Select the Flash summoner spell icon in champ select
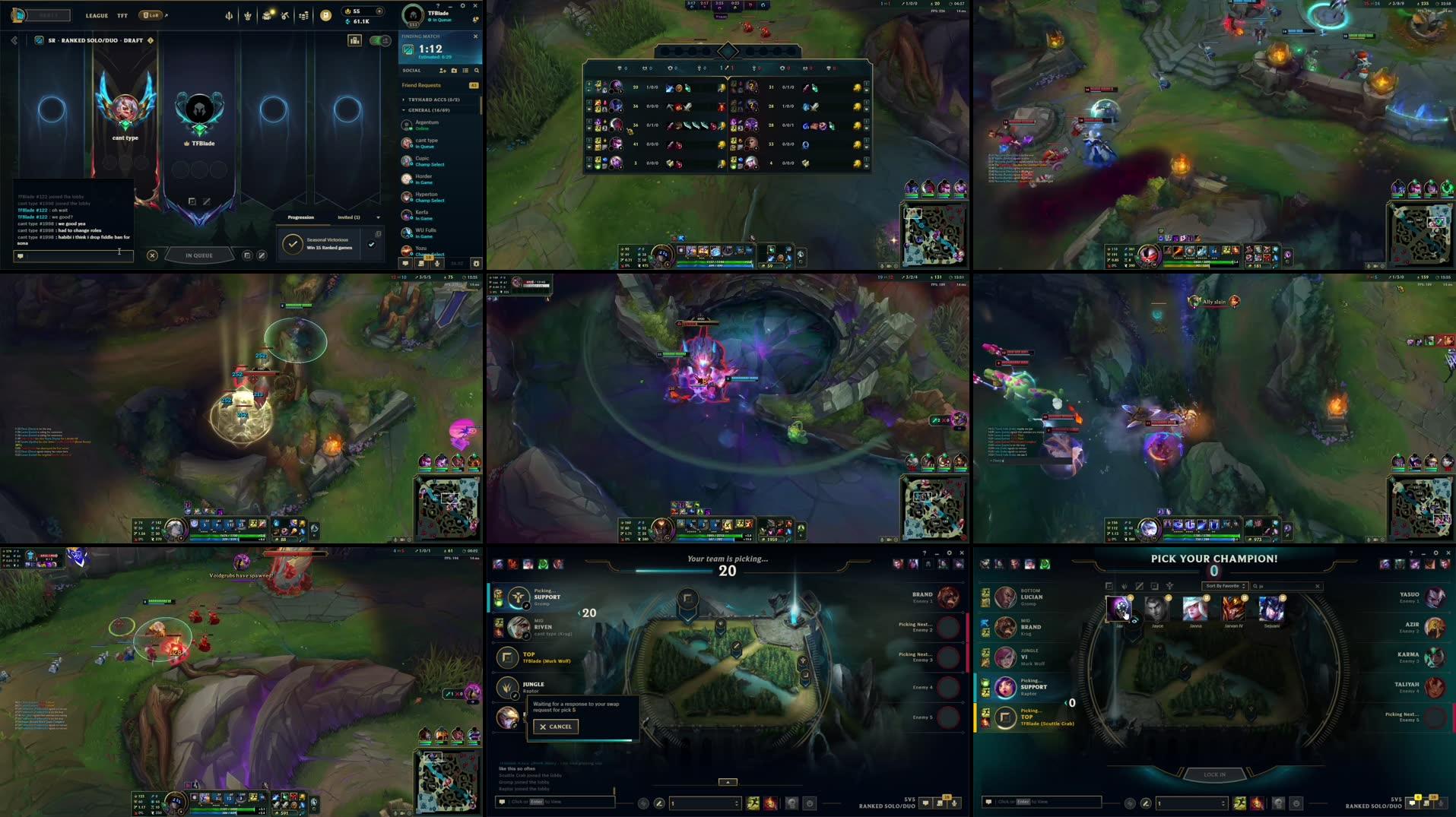 click(1238, 803)
